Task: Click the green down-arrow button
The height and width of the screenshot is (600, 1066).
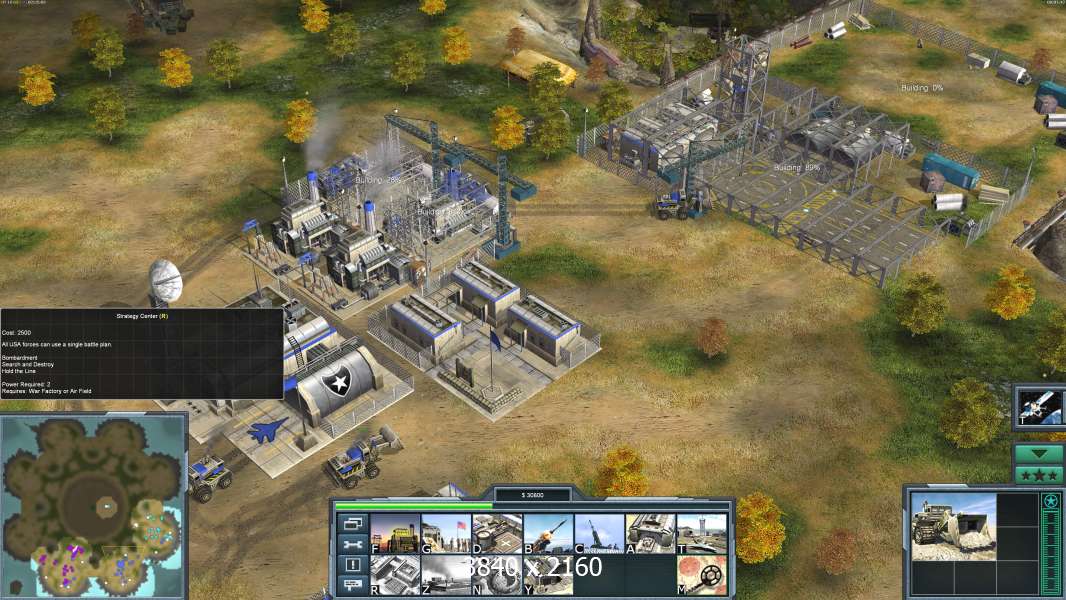Action: pyautogui.click(x=1039, y=453)
